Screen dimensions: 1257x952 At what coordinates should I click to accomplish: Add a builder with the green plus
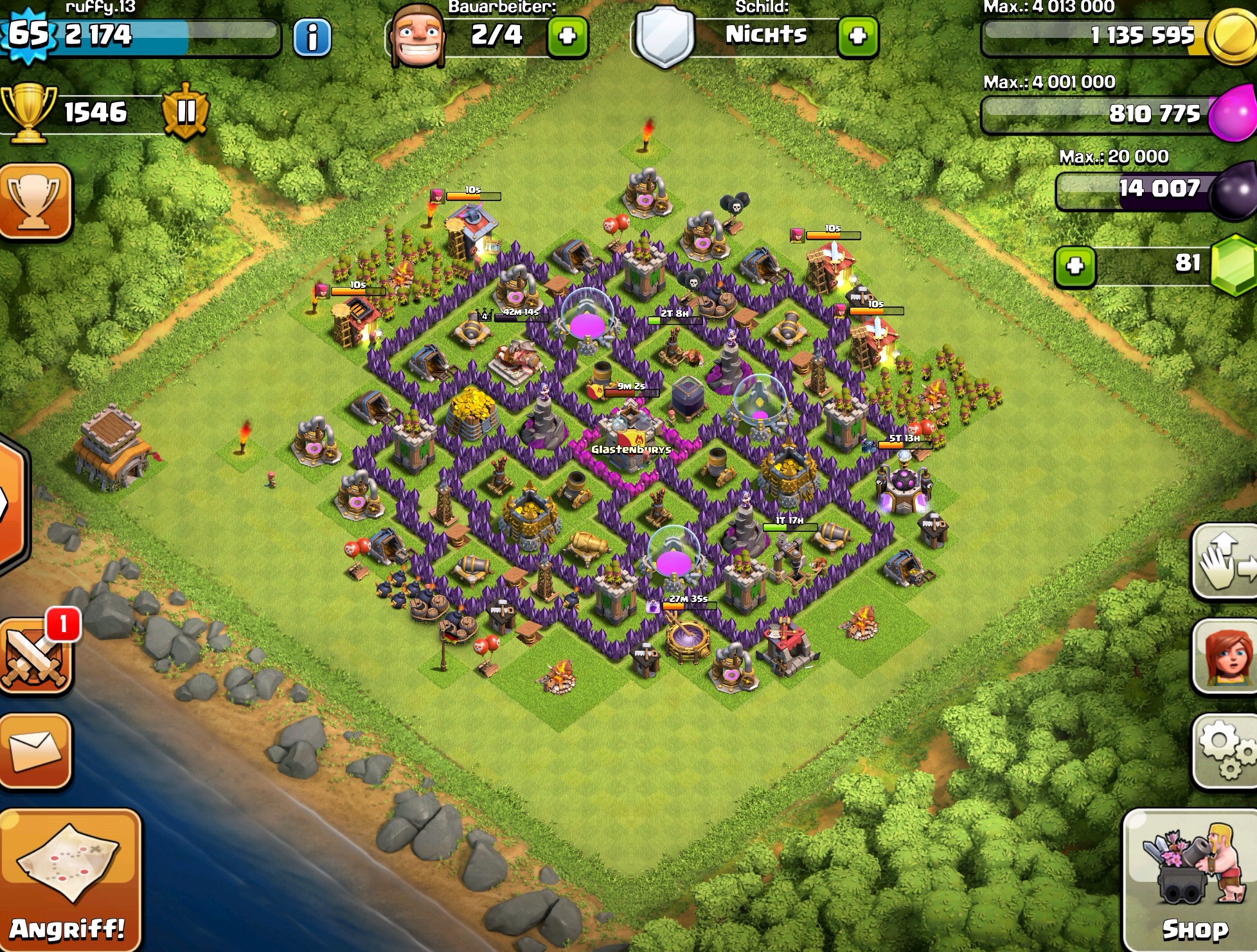click(x=567, y=37)
